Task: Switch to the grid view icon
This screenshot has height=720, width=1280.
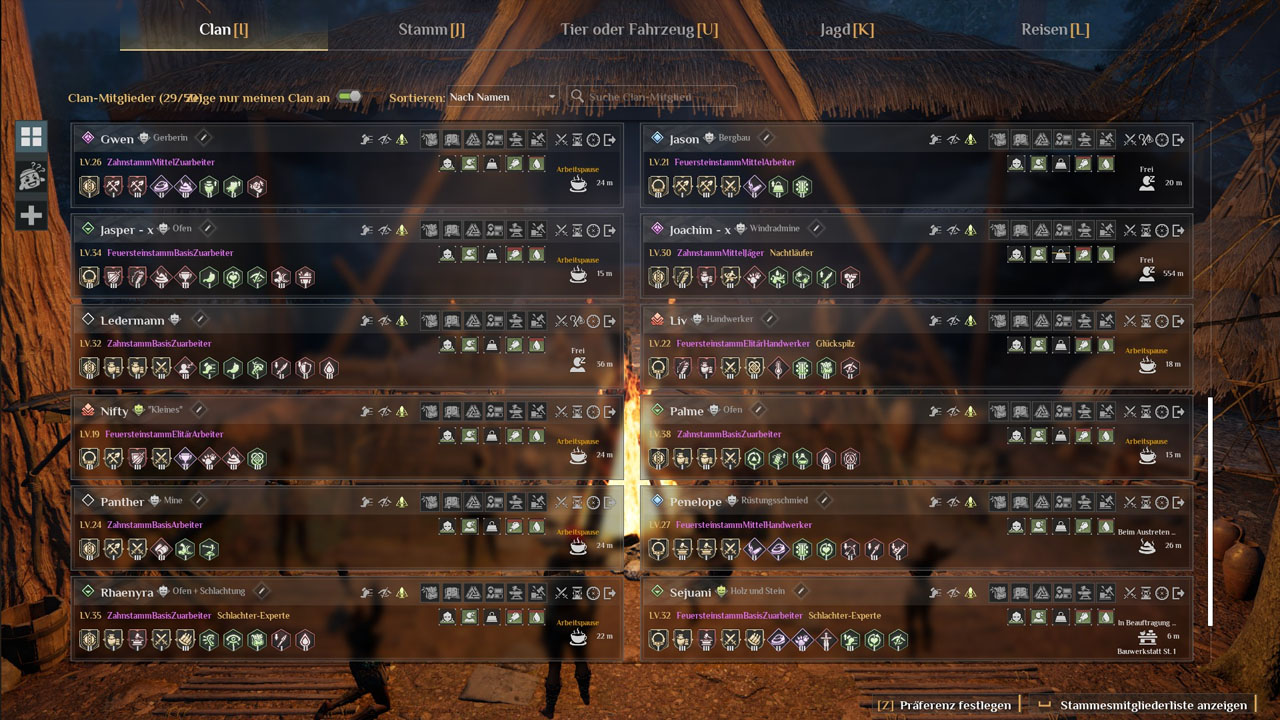Action: pyautogui.click(x=31, y=138)
